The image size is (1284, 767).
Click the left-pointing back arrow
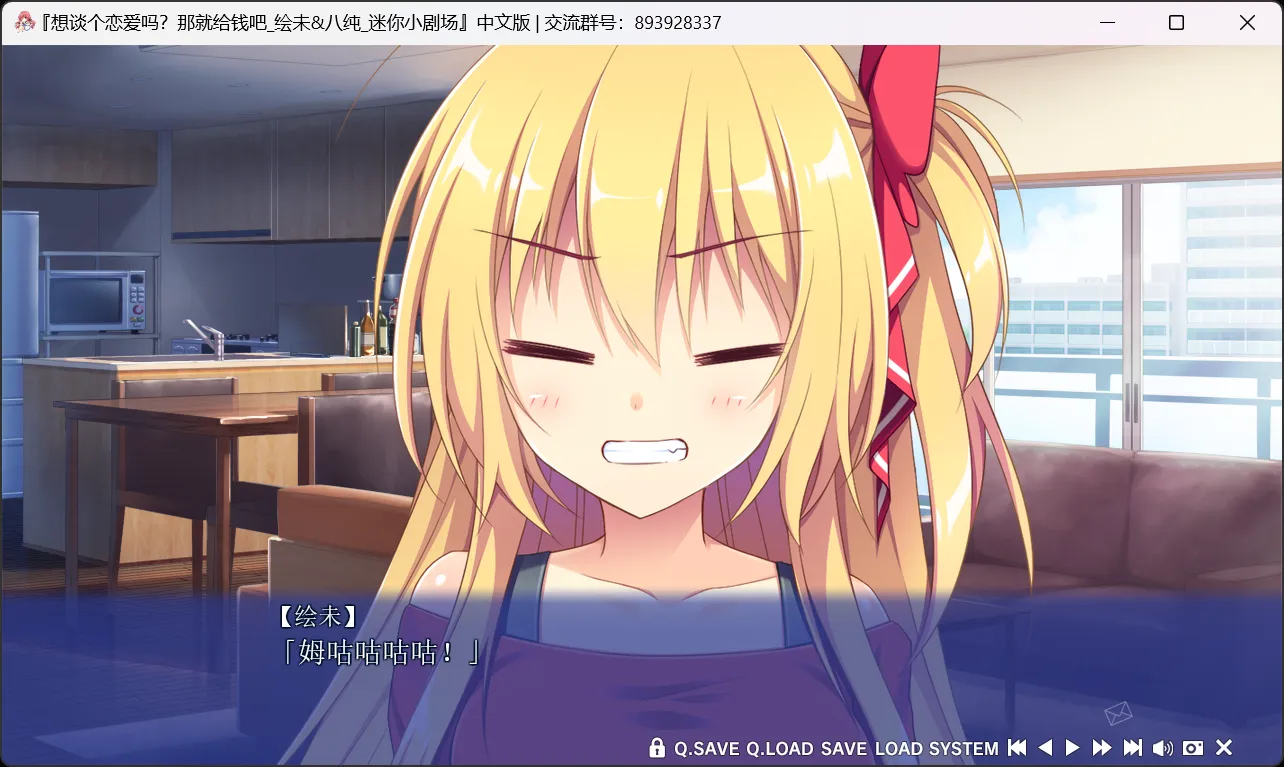pos(1045,748)
